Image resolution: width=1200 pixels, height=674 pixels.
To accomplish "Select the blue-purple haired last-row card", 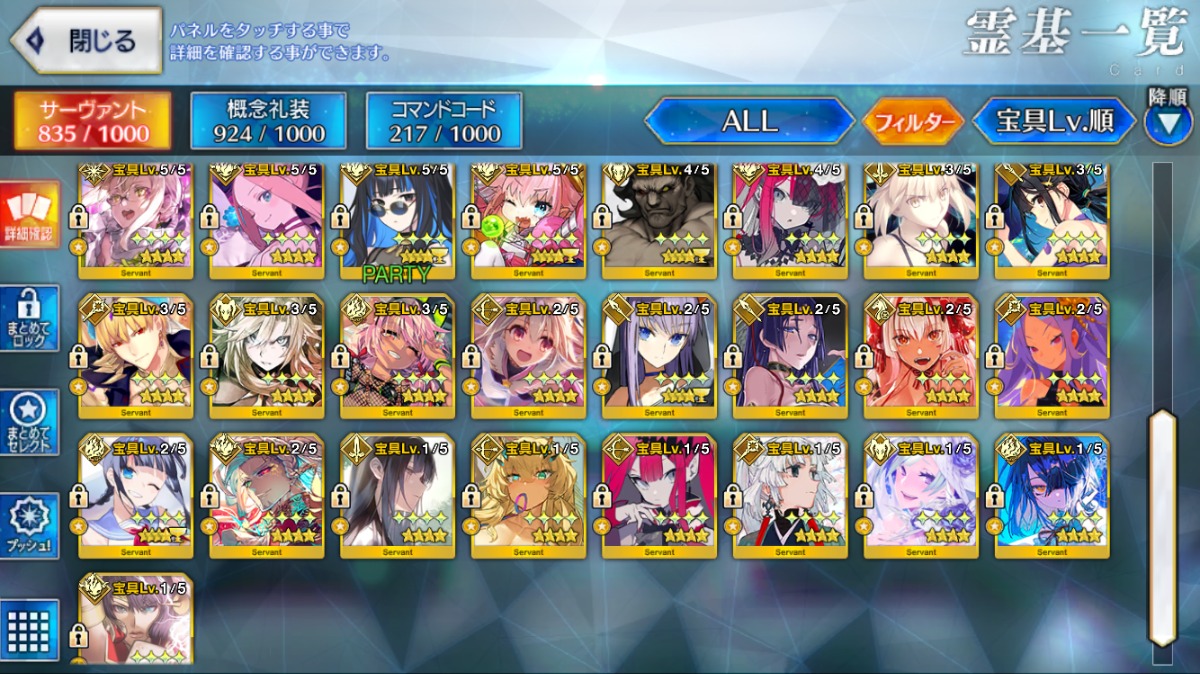I will [1052, 495].
